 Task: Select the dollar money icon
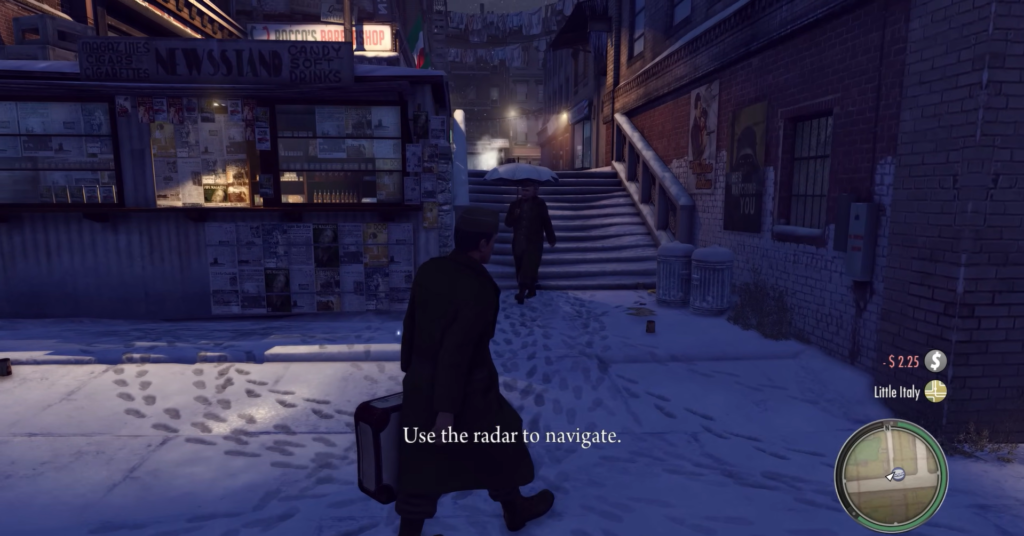click(935, 361)
